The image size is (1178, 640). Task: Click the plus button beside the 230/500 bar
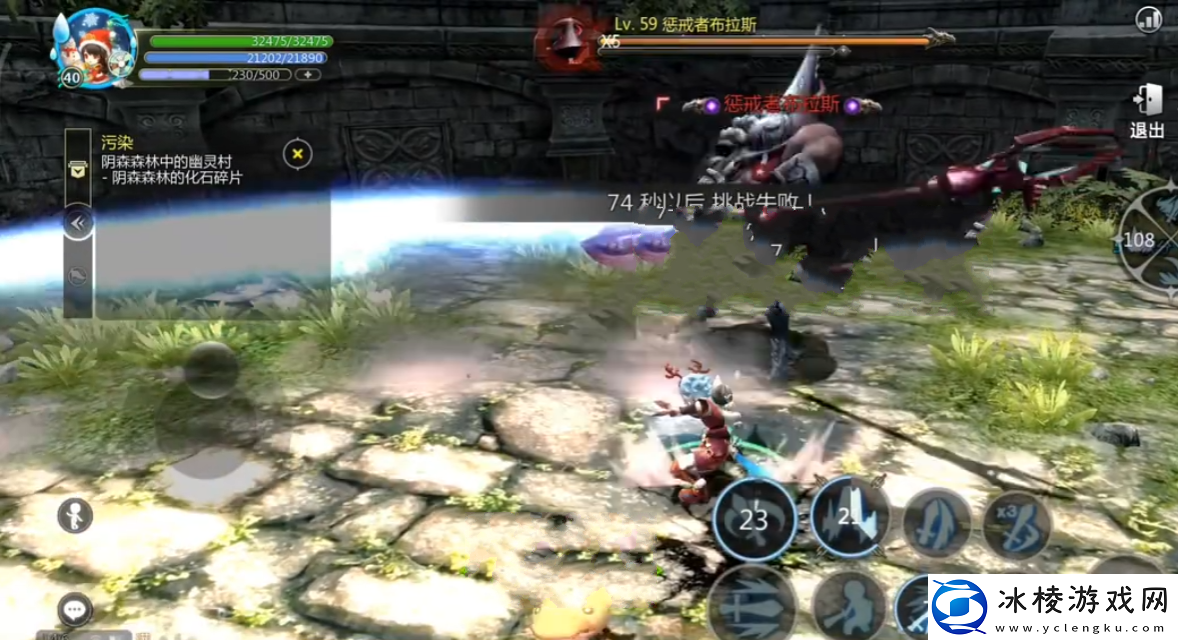point(308,75)
